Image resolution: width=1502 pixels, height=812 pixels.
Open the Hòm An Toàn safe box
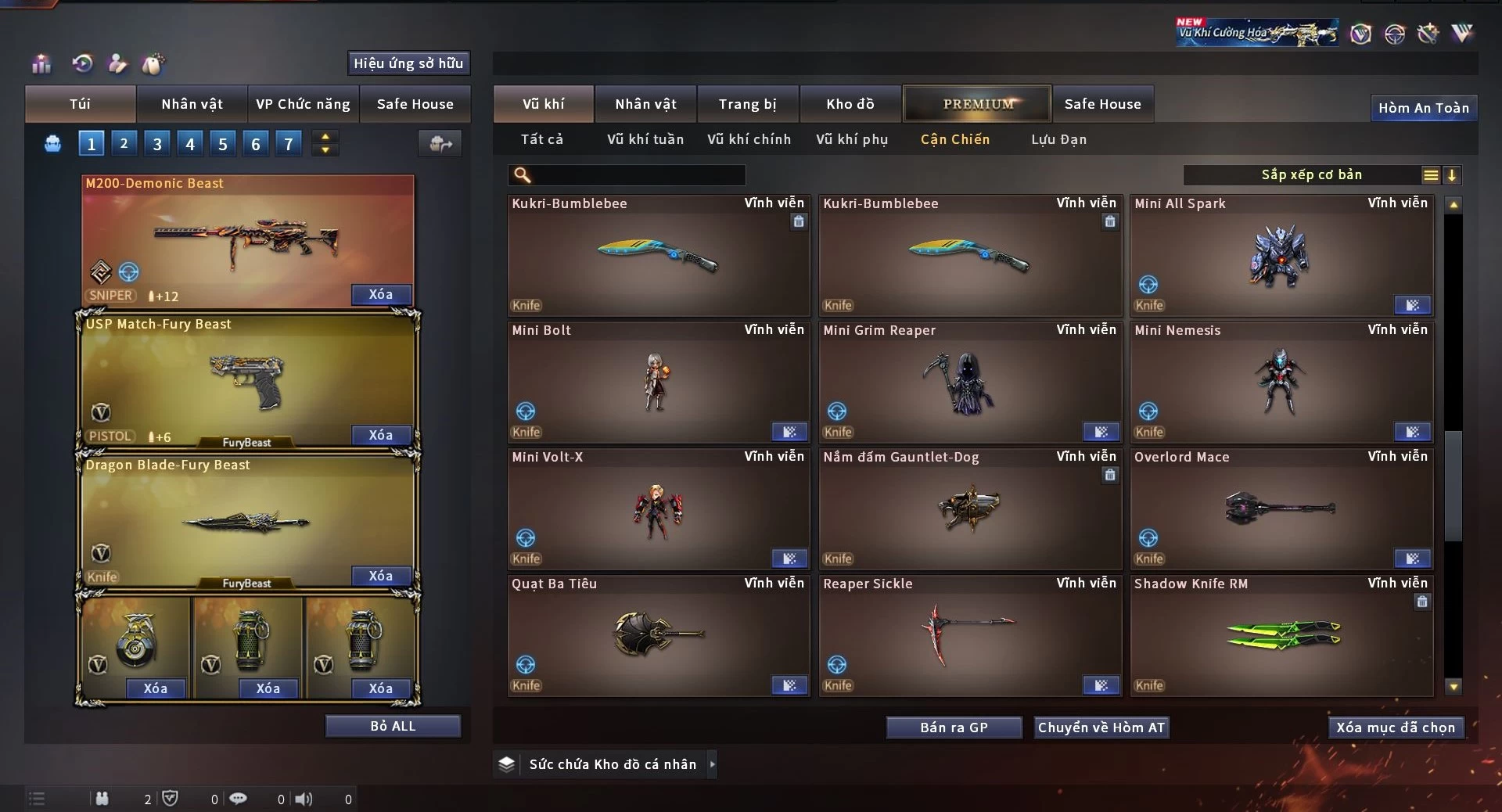(1423, 108)
